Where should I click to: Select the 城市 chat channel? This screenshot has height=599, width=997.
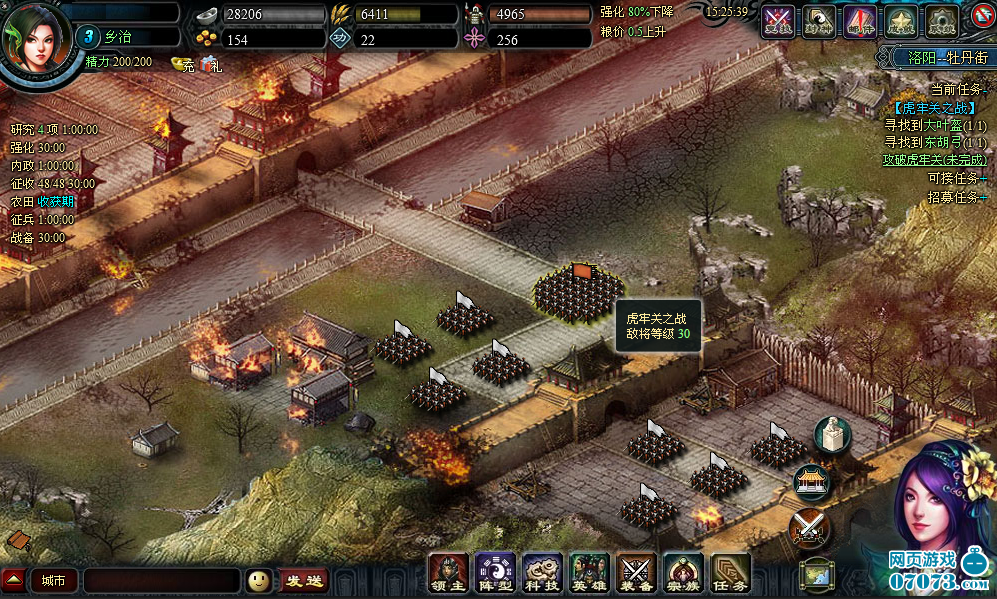(x=53, y=580)
